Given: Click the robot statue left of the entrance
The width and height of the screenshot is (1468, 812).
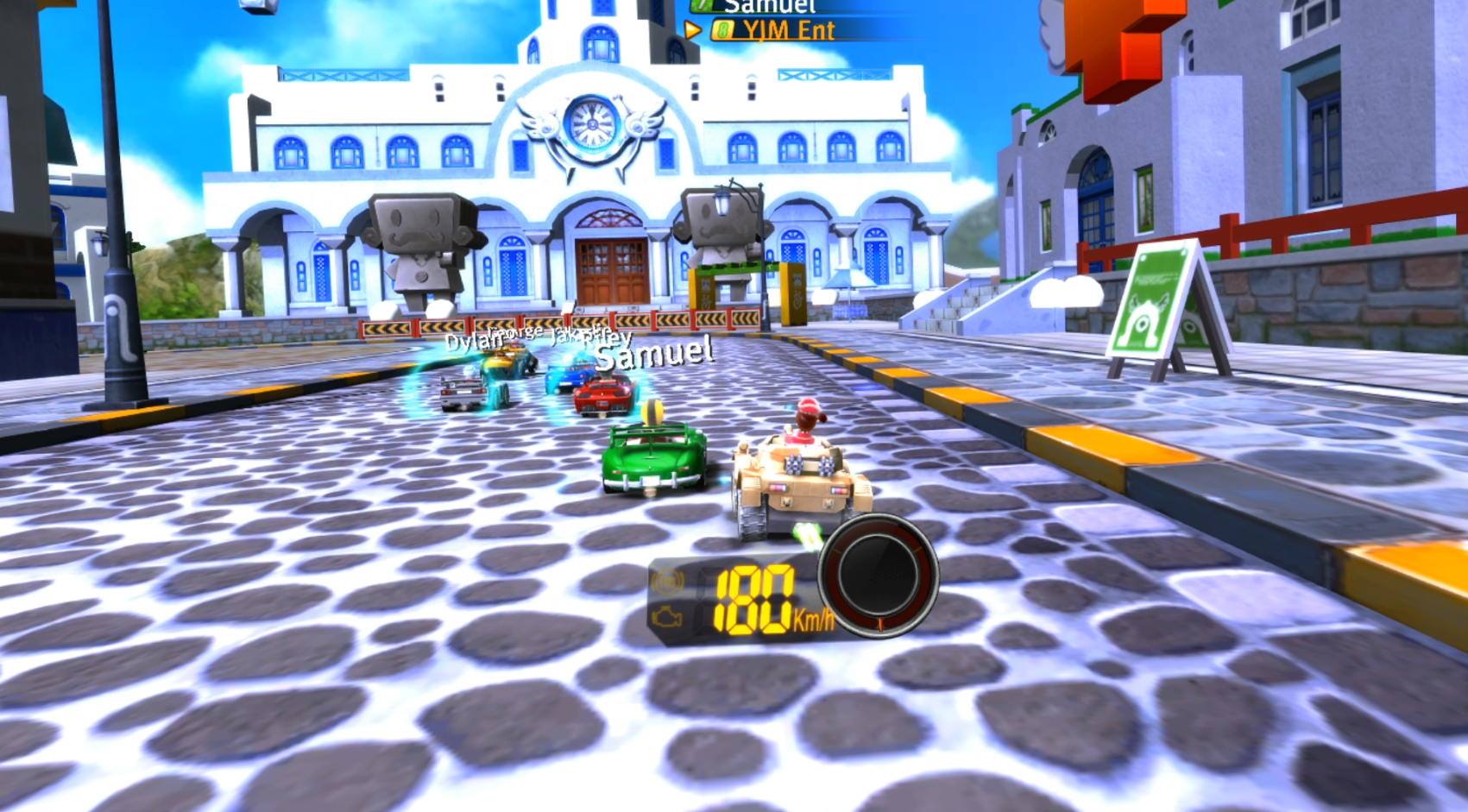Looking at the screenshot, I should click(x=422, y=246).
